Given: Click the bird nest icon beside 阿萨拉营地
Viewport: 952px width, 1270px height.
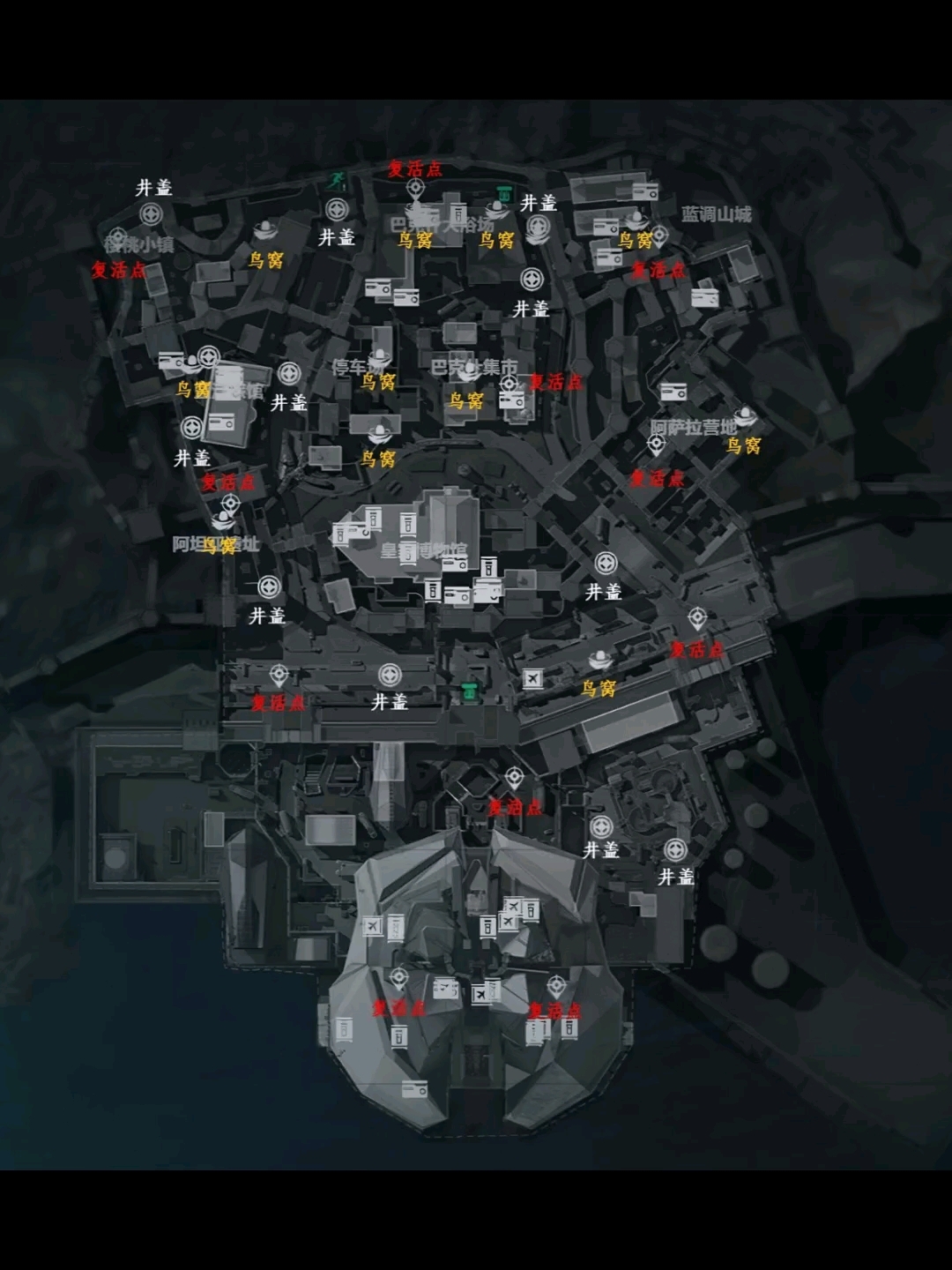Looking at the screenshot, I should coord(745,416).
